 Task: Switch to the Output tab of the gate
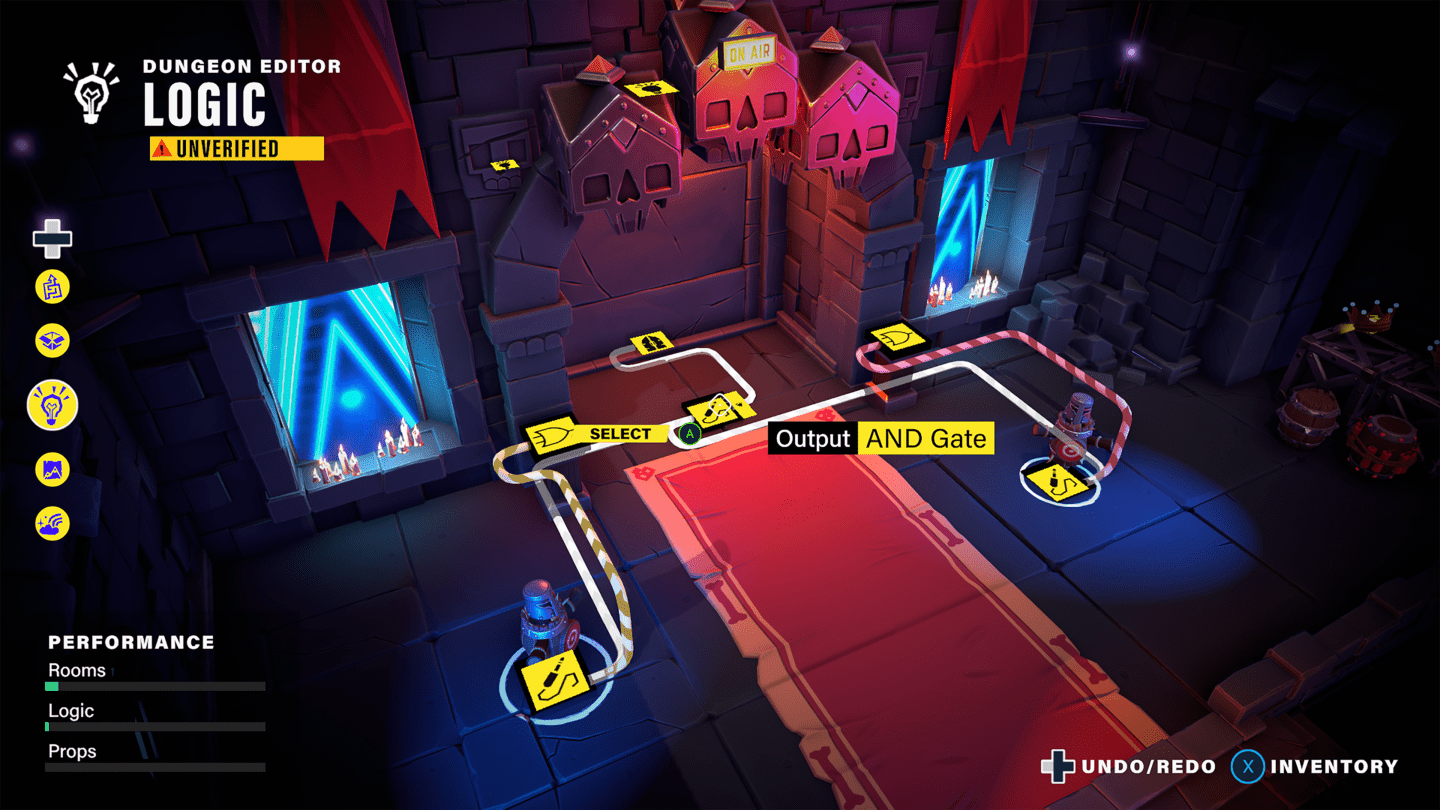click(x=811, y=438)
